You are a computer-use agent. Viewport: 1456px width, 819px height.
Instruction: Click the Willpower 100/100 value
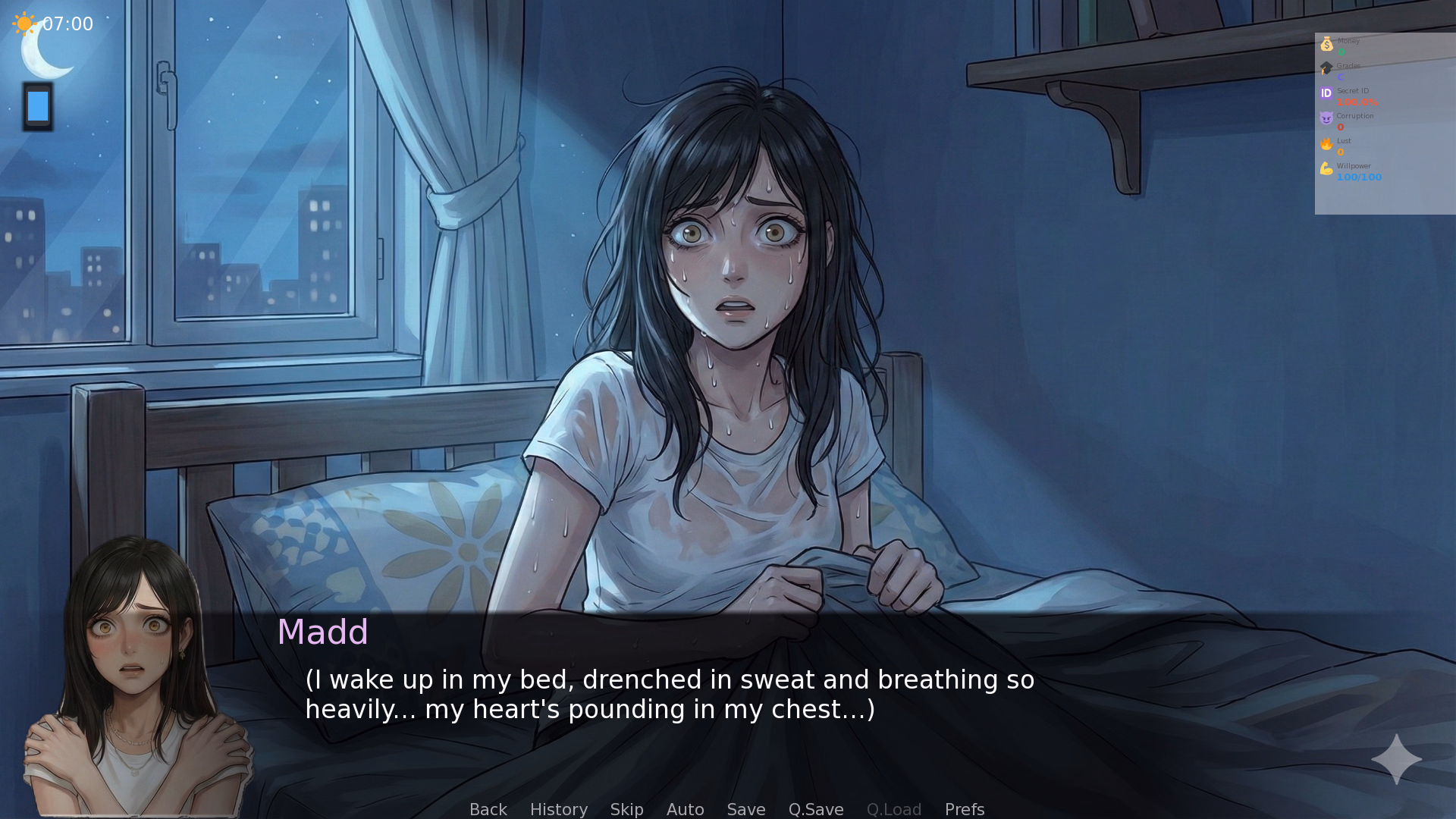[1359, 177]
